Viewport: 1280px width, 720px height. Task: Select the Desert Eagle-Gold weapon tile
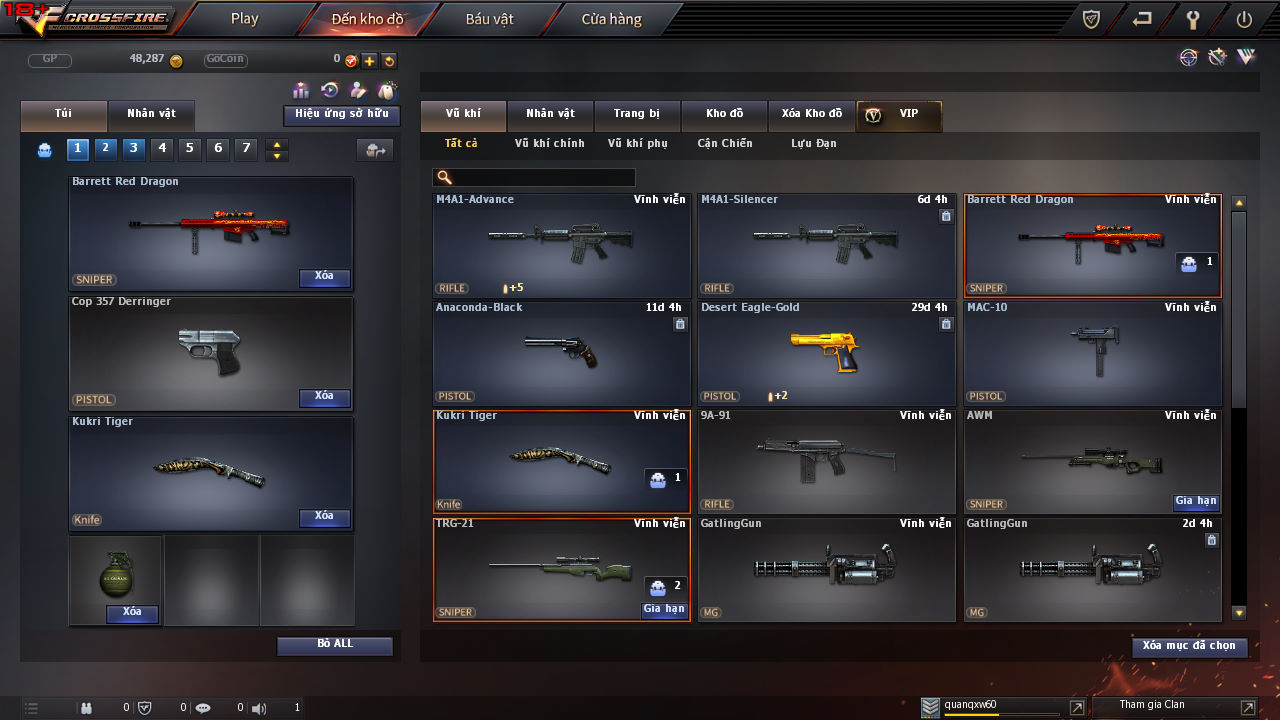(x=826, y=352)
